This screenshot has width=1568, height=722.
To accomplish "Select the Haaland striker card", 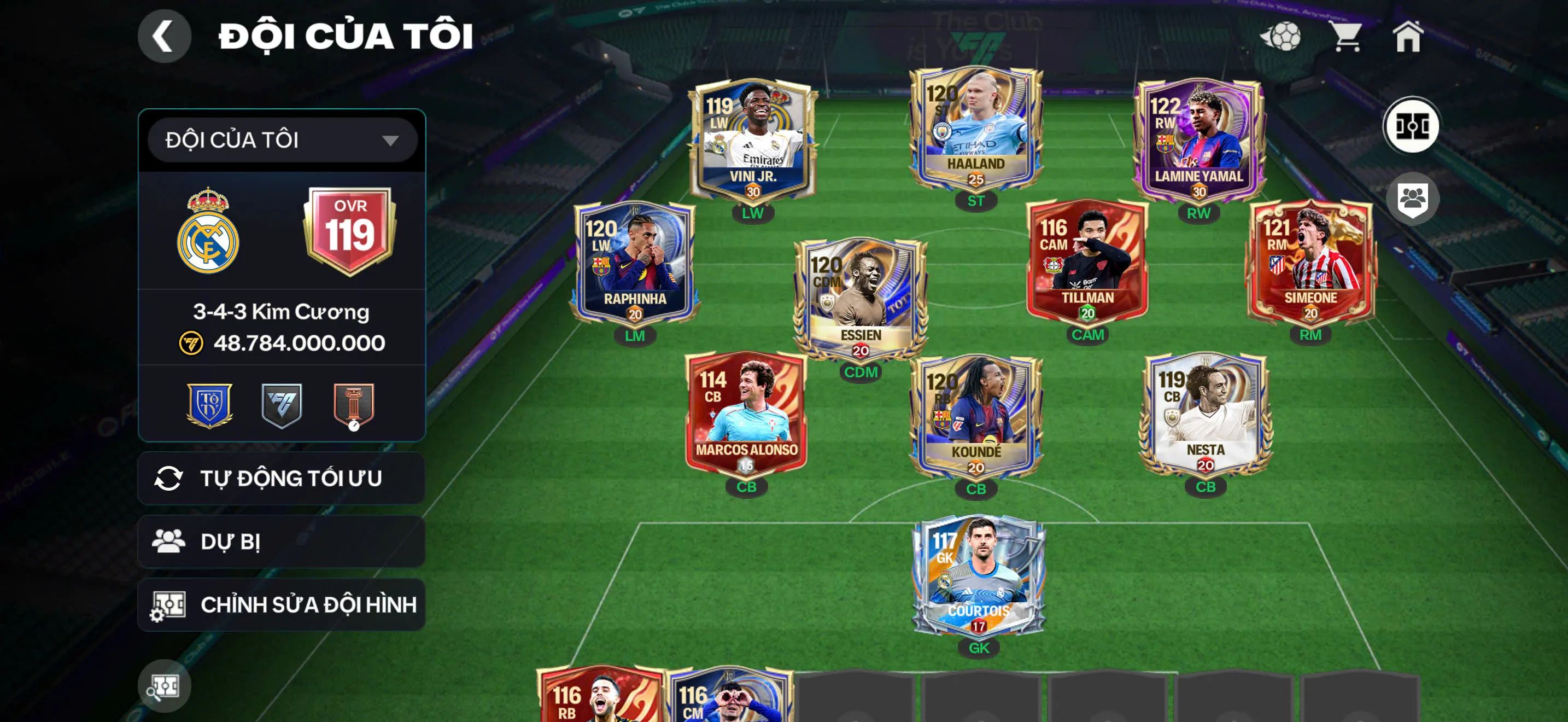I will coord(976,131).
